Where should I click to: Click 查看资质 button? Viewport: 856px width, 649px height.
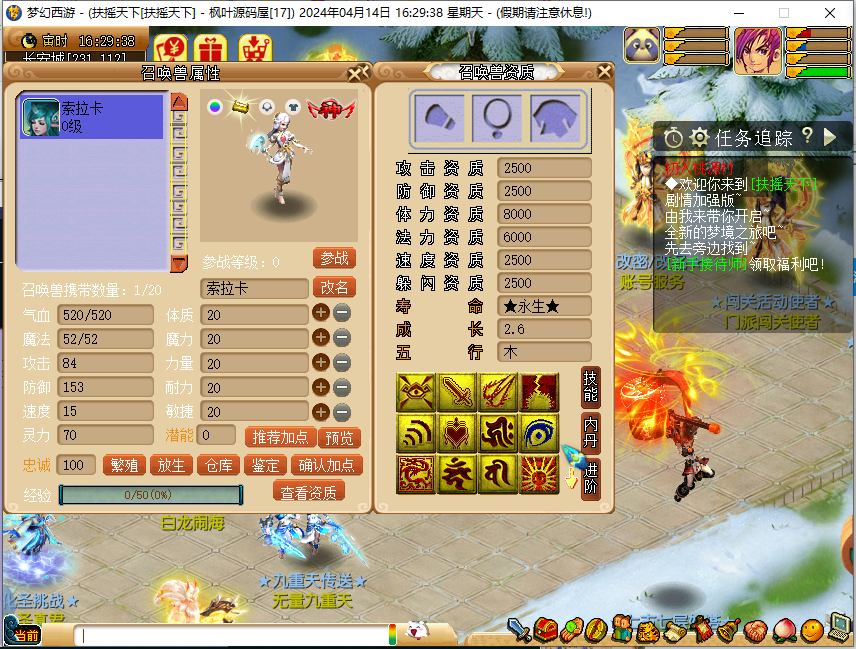click(x=308, y=491)
